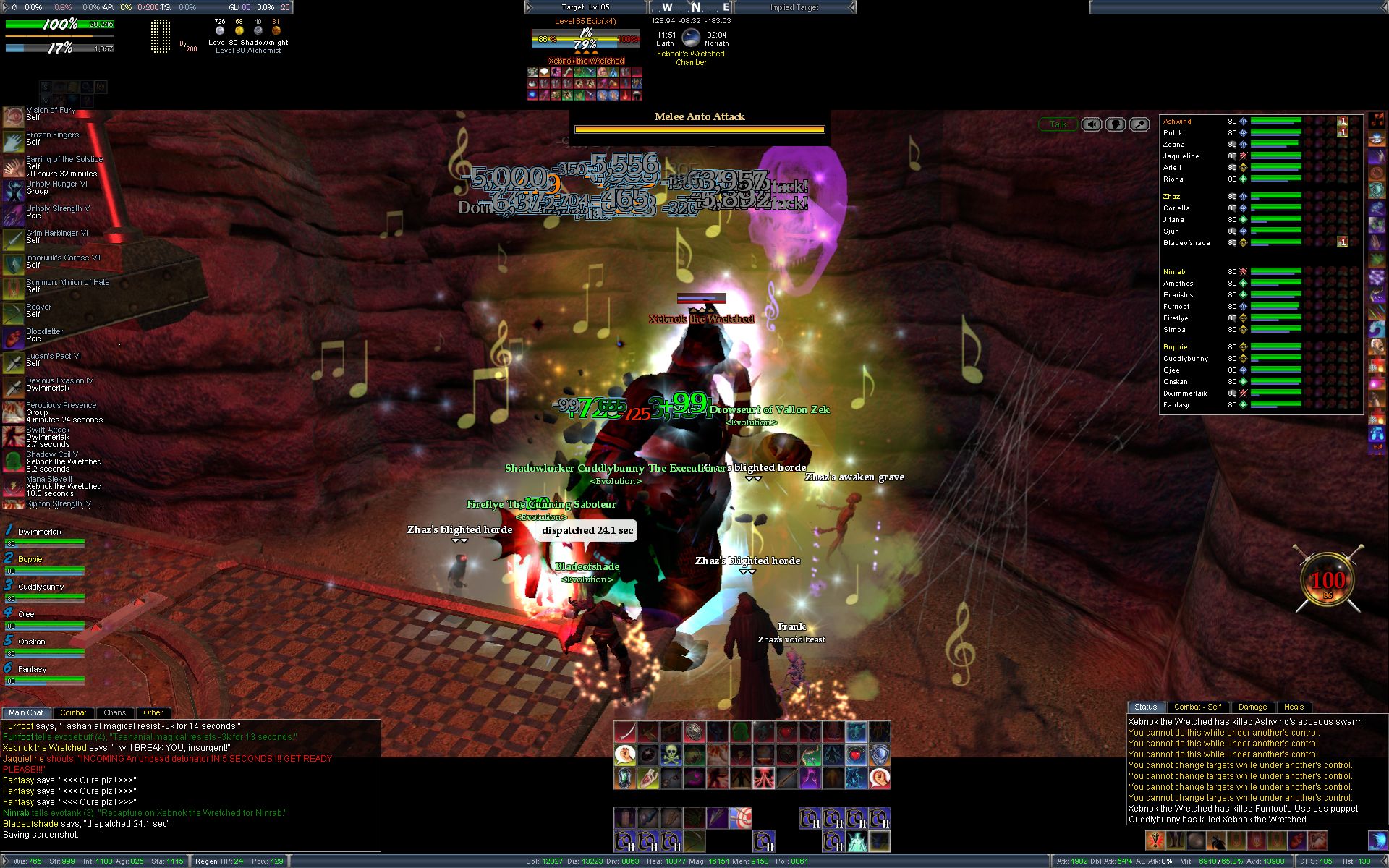This screenshot has width=1389, height=868.
Task: Open the Chans chat tab
Action: pyautogui.click(x=114, y=712)
